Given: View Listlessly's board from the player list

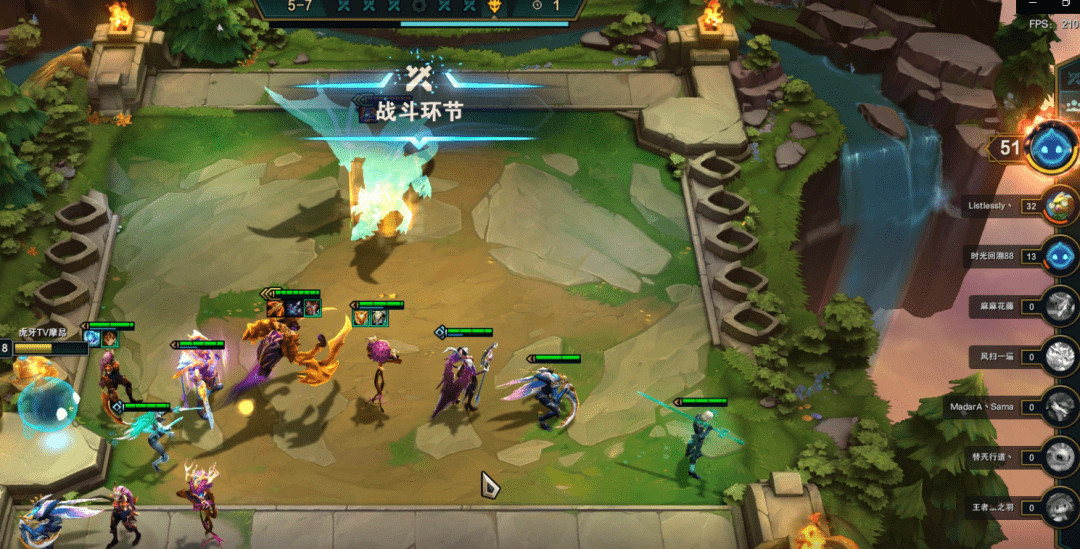Looking at the screenshot, I should tap(1058, 206).
